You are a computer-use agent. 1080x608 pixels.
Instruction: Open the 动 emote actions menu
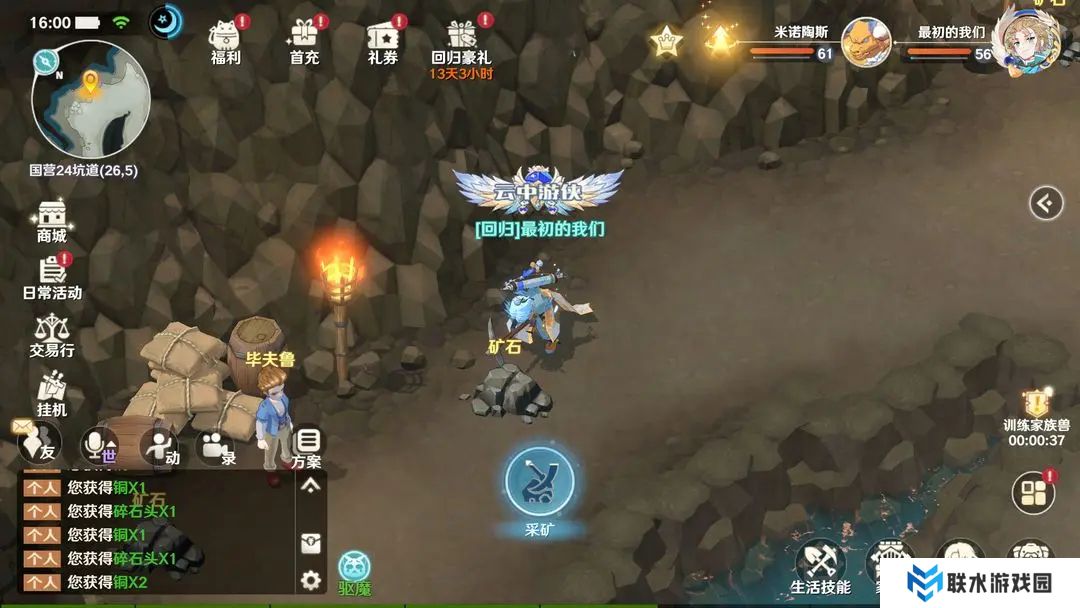pos(160,446)
